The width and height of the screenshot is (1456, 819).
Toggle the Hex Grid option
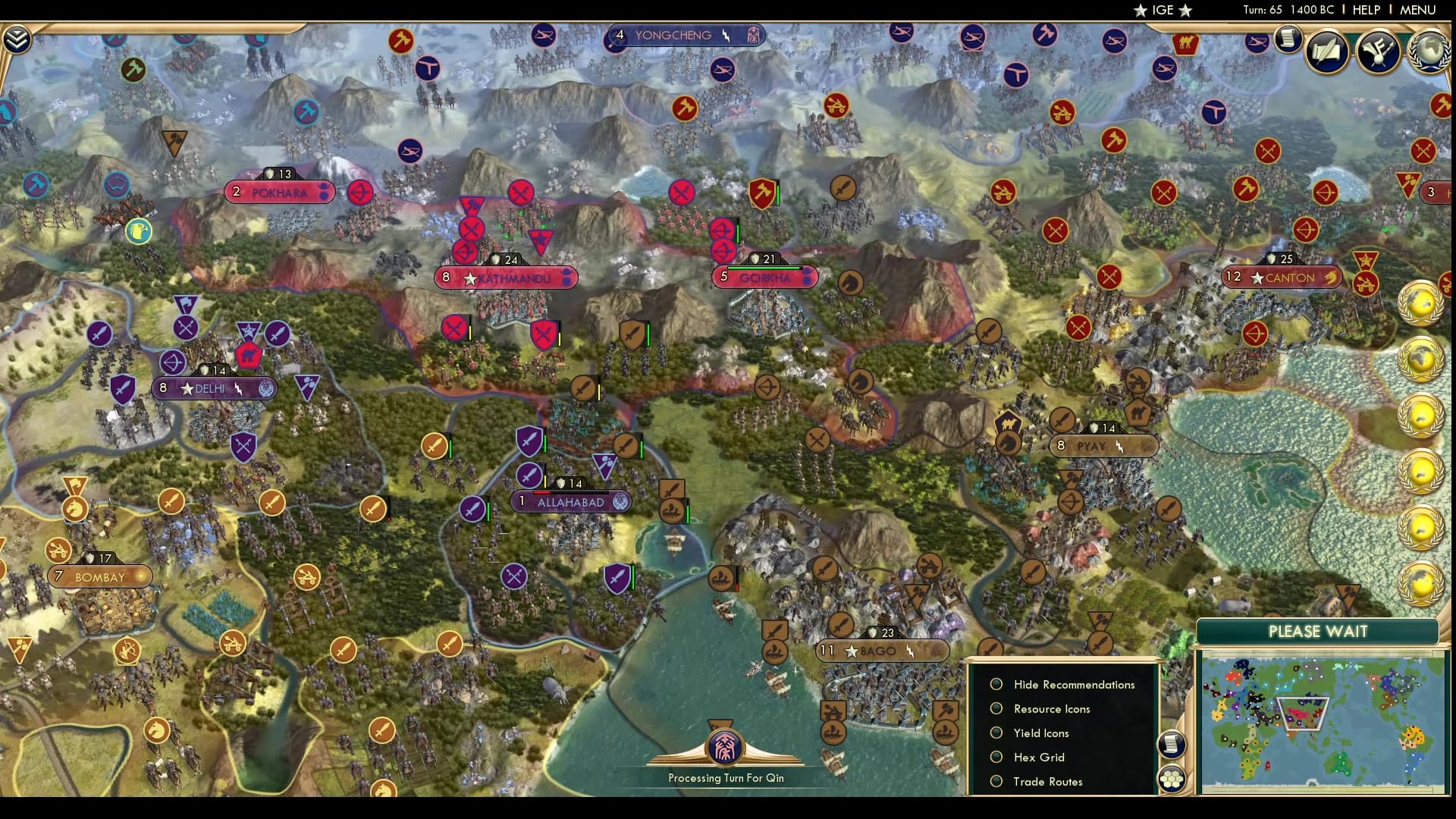coord(996,757)
